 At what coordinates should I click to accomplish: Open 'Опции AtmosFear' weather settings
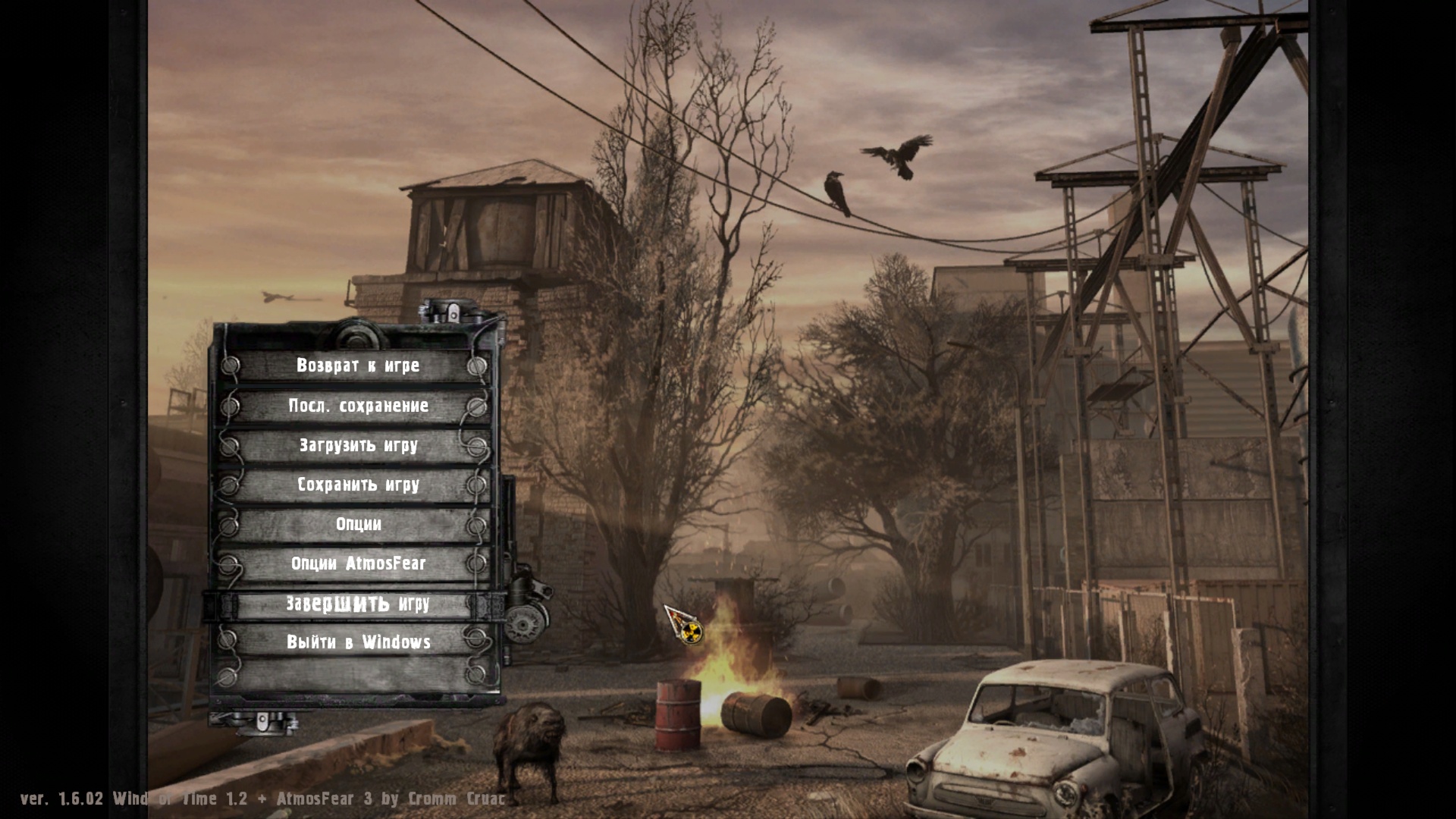pyautogui.click(x=357, y=564)
